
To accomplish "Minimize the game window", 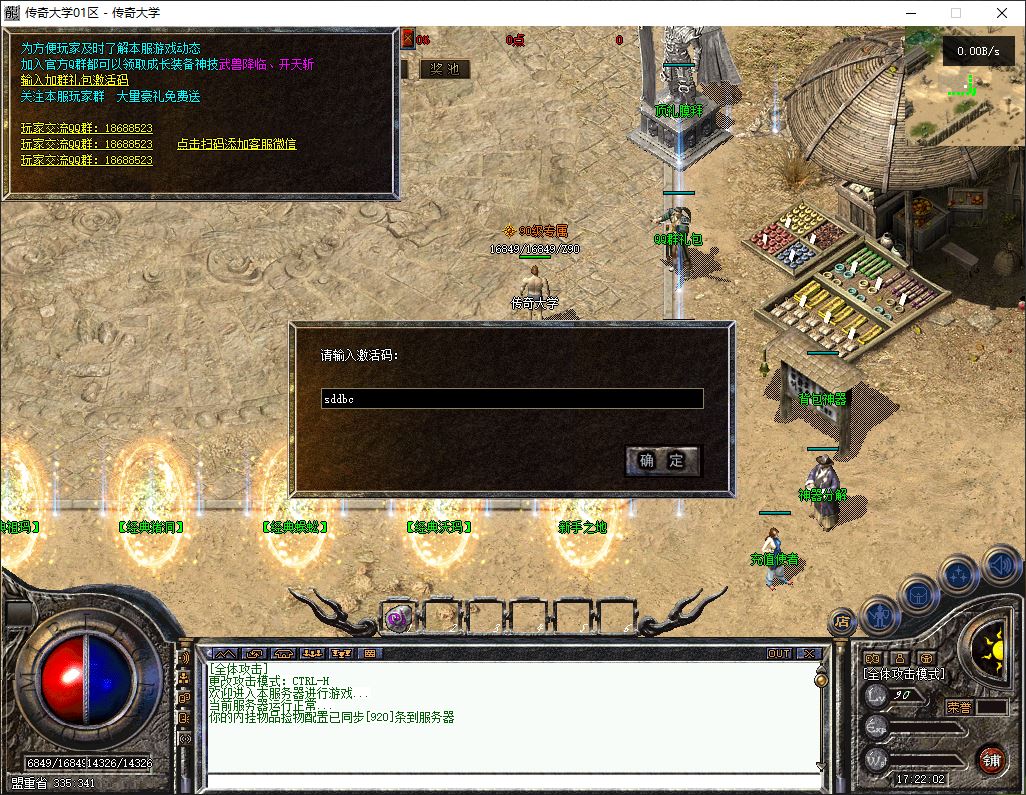I will pyautogui.click(x=910, y=13).
